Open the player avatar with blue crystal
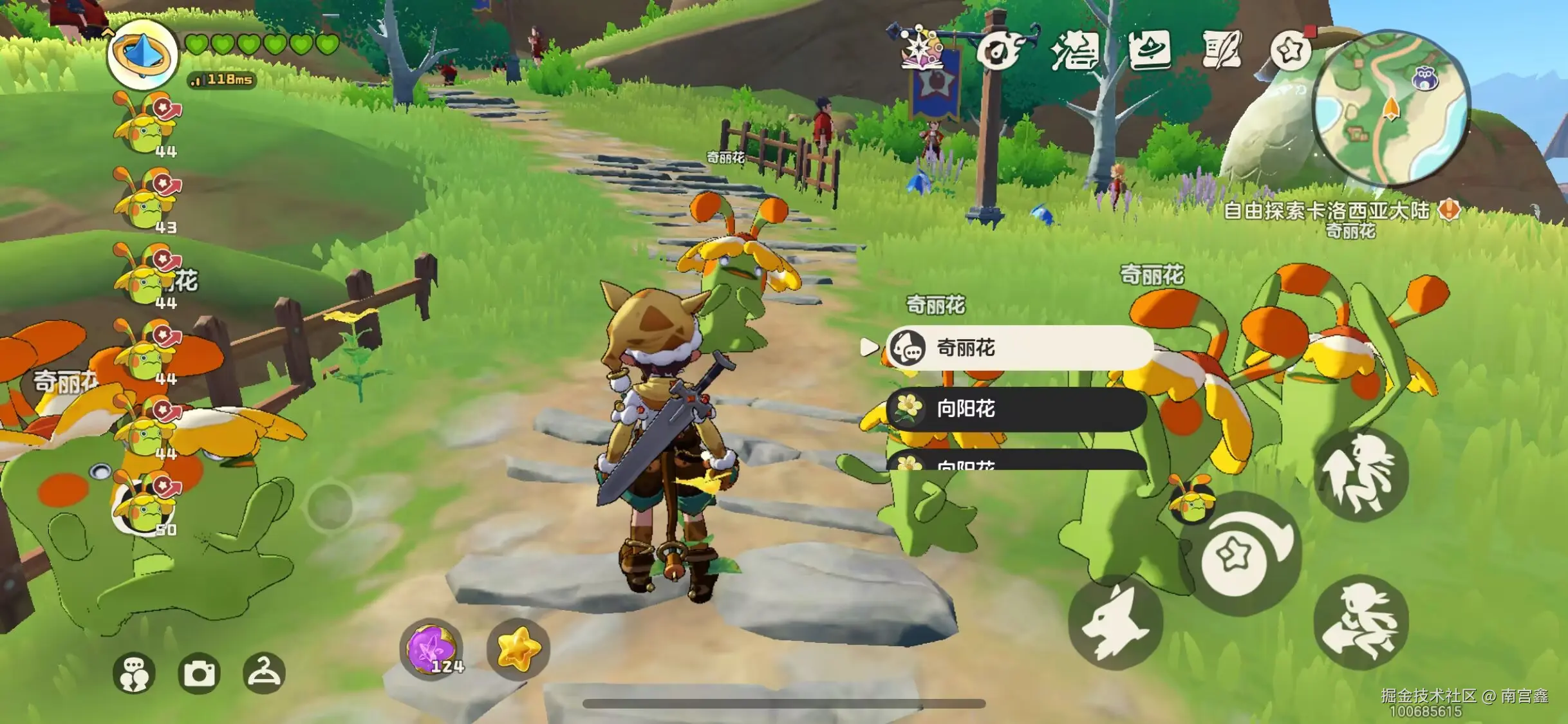The height and width of the screenshot is (724, 1568). (x=142, y=55)
